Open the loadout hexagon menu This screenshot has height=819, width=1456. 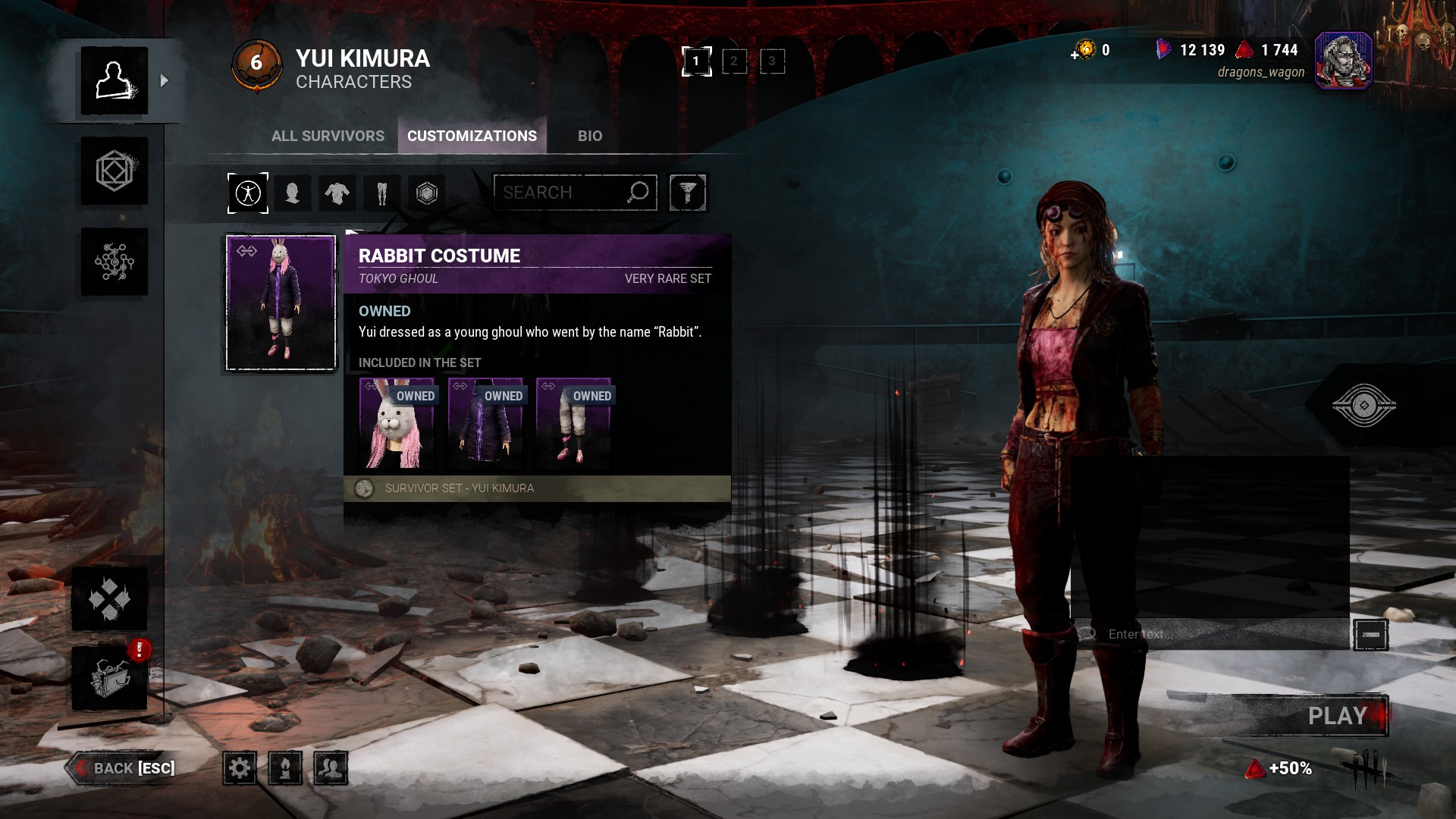pos(115,171)
